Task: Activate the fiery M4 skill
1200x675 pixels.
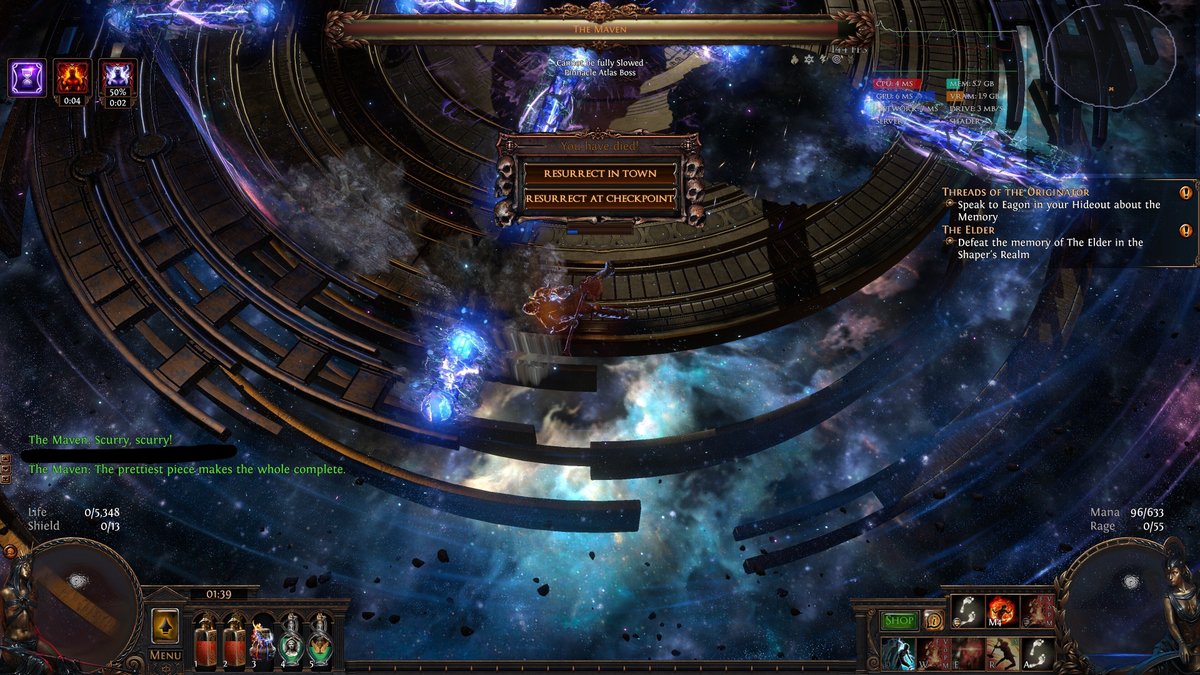Action: tap(1002, 611)
